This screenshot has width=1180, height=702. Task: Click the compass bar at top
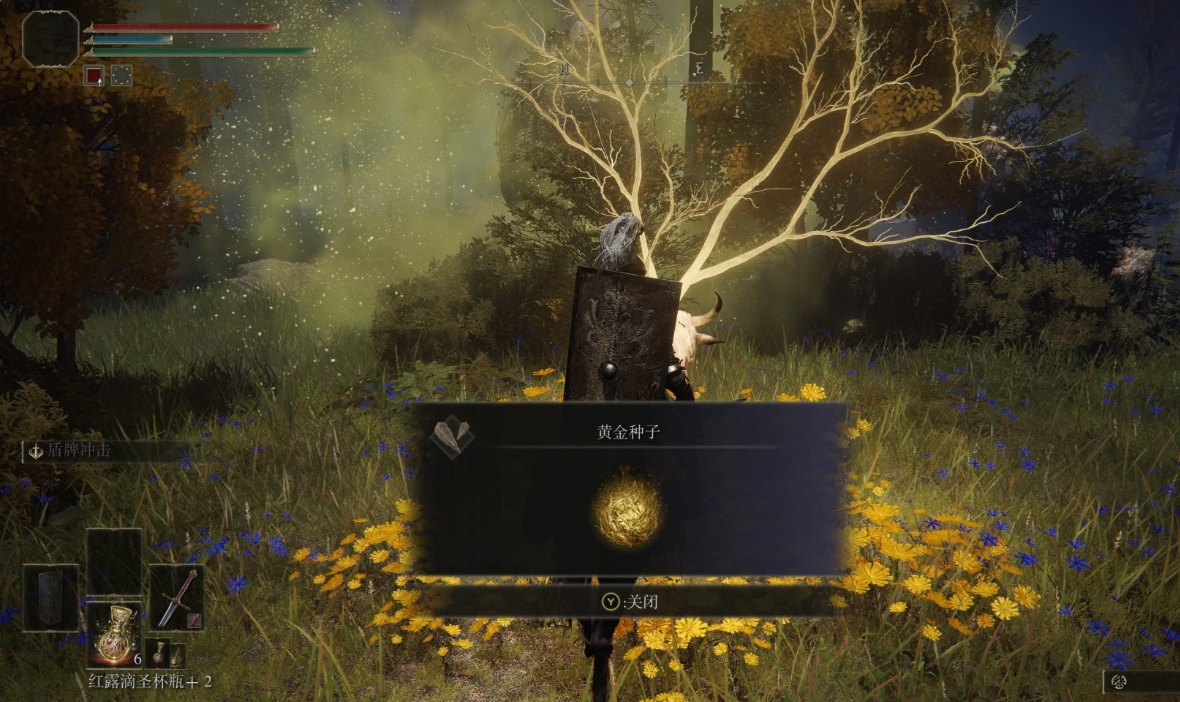(630, 80)
